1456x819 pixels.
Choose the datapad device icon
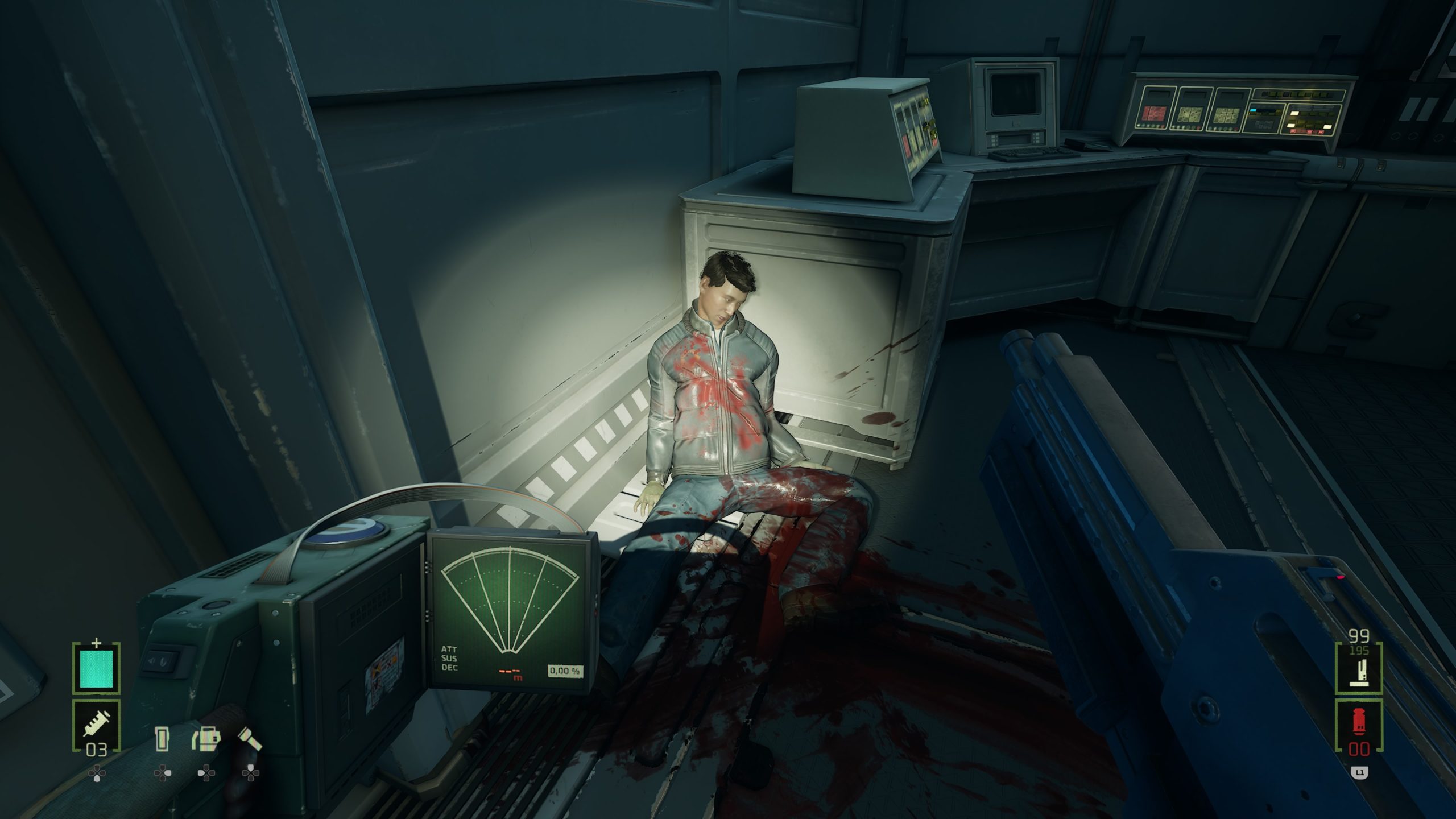(163, 738)
